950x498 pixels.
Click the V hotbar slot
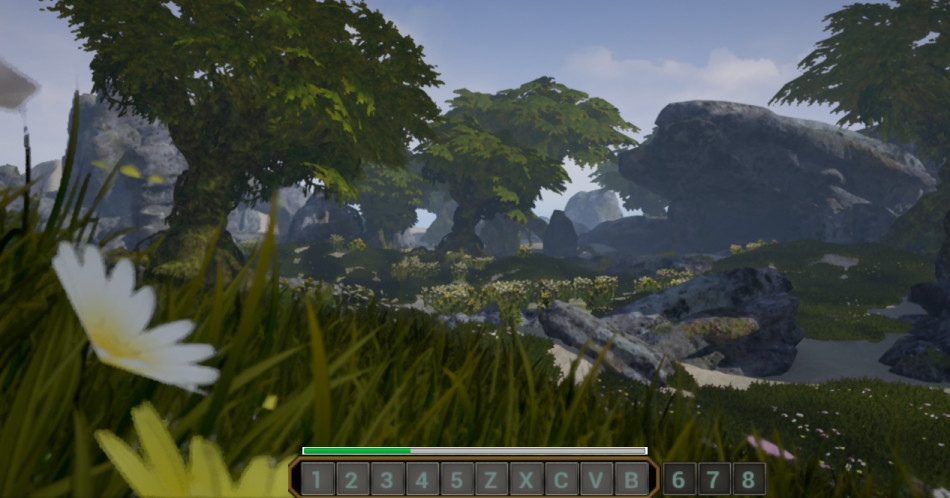click(x=597, y=479)
